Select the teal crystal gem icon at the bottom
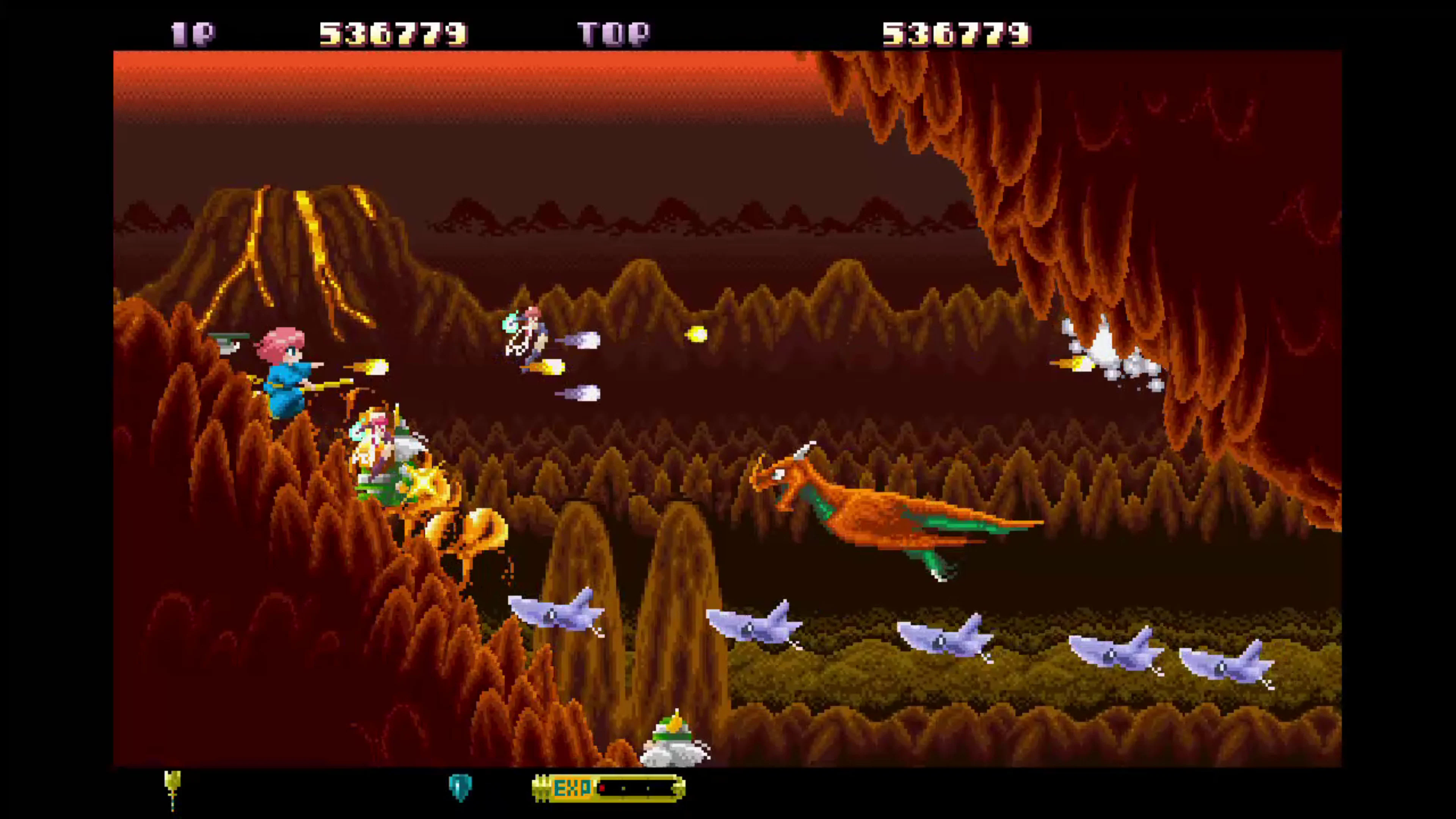 [460, 788]
